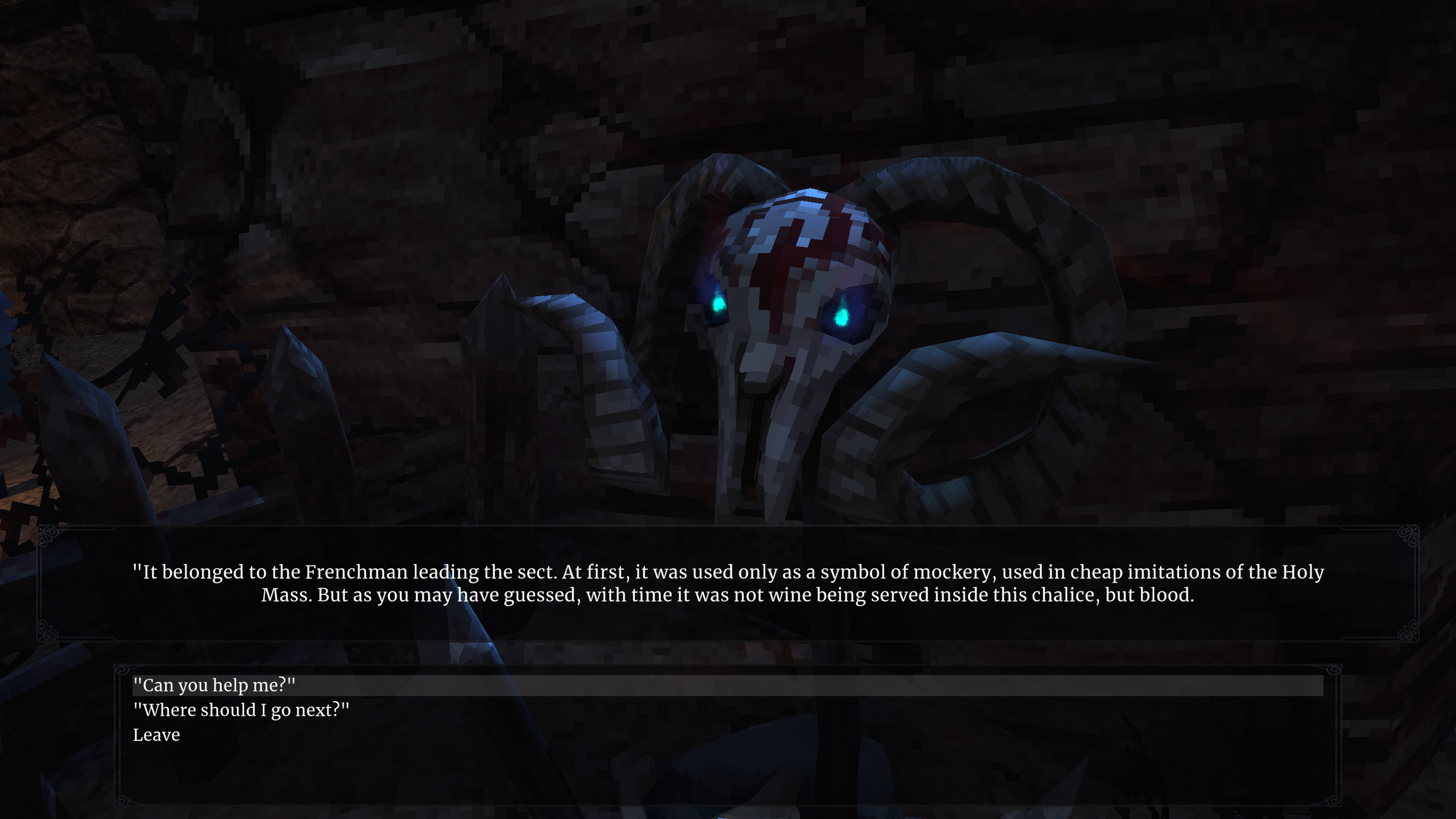The height and width of the screenshot is (819, 1456).
Task: Click the cave wall background
Action: point(1194,114)
